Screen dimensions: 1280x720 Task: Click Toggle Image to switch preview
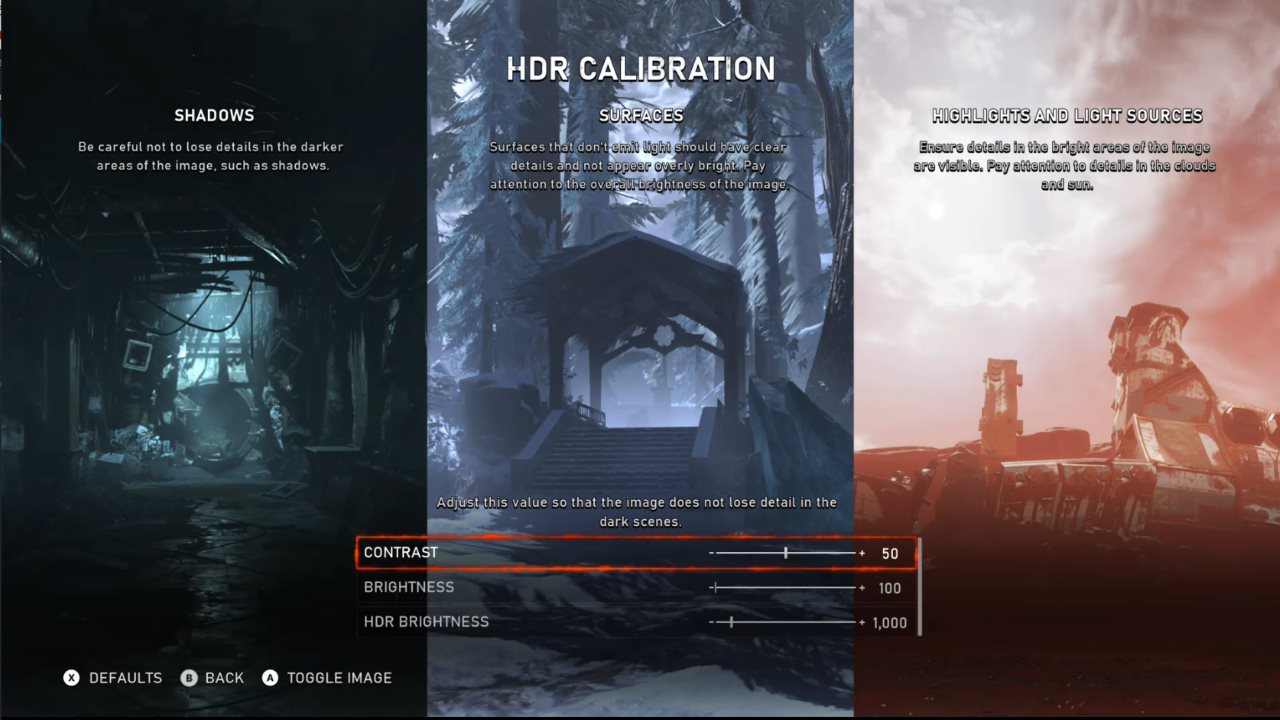[x=340, y=677]
